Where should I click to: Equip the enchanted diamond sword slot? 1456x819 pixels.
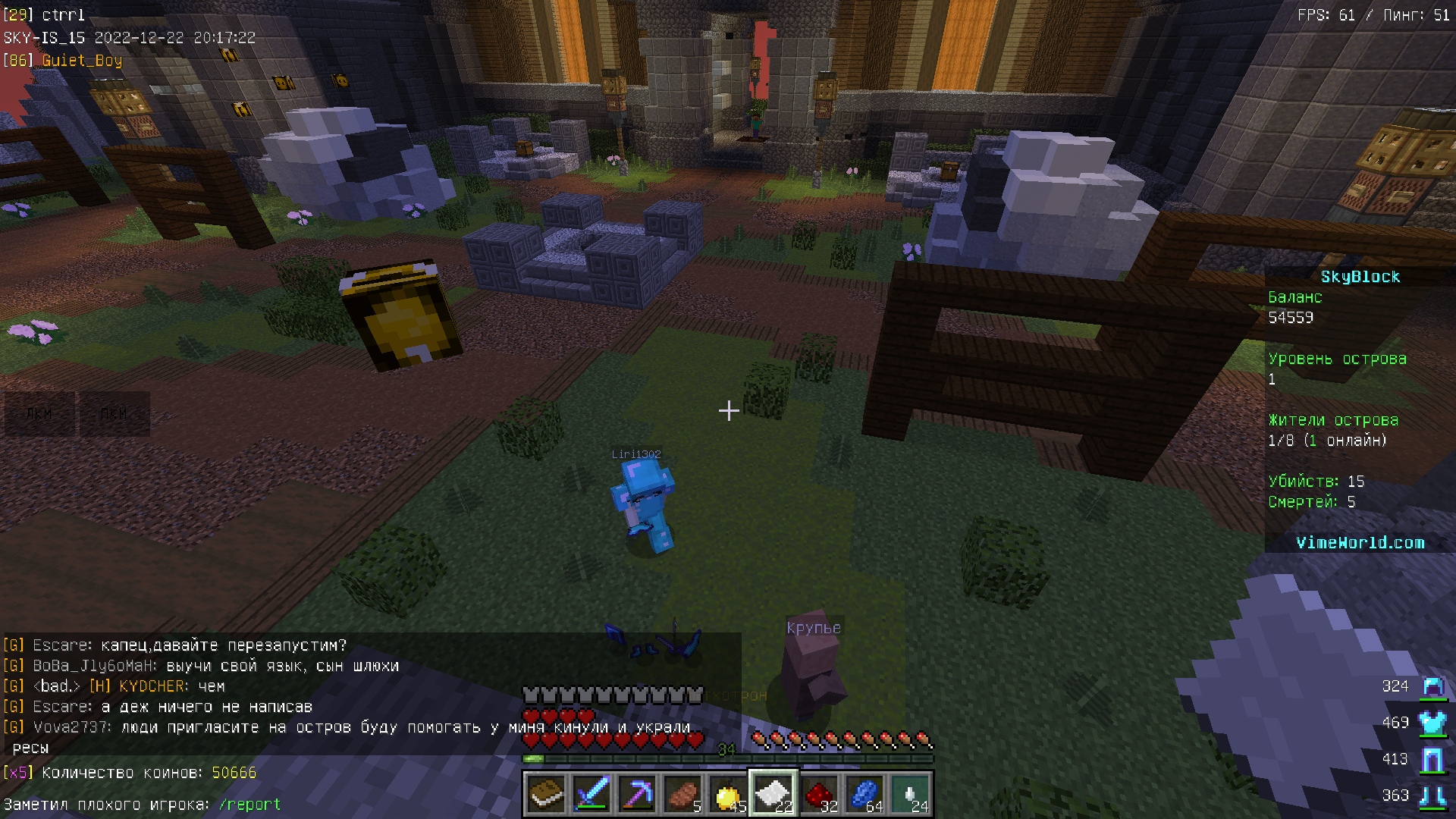coord(591,794)
